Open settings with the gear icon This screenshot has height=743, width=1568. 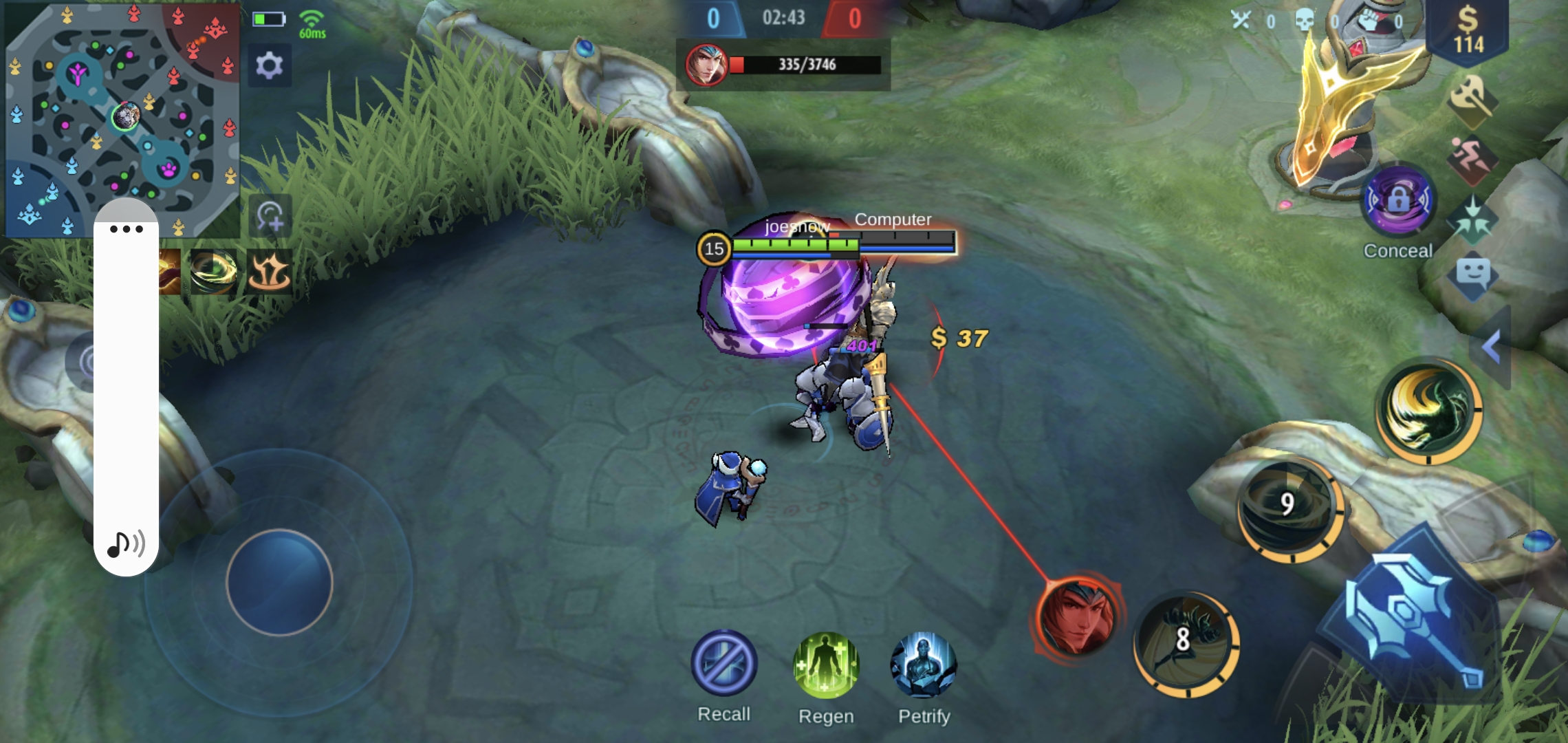point(269,66)
